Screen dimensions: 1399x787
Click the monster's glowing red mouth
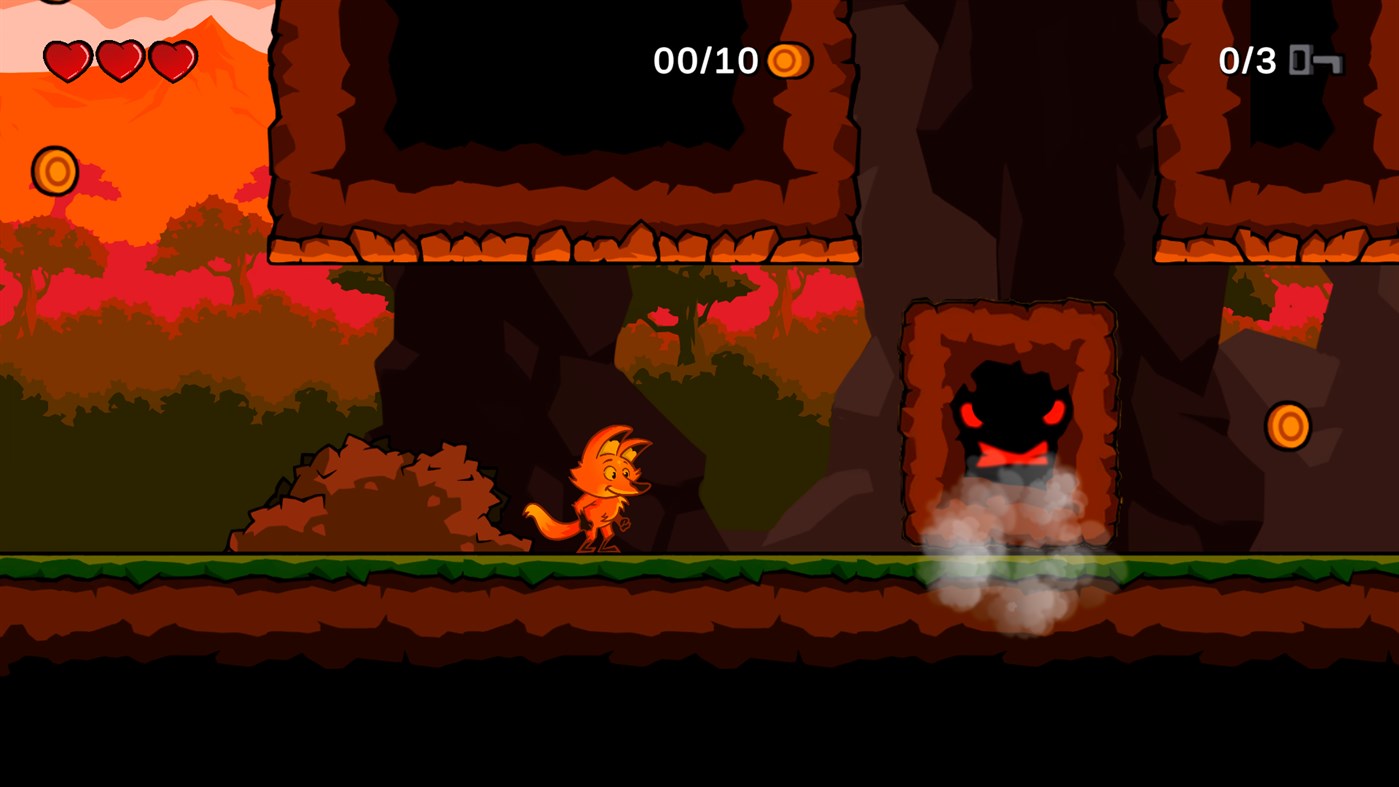coord(1012,453)
